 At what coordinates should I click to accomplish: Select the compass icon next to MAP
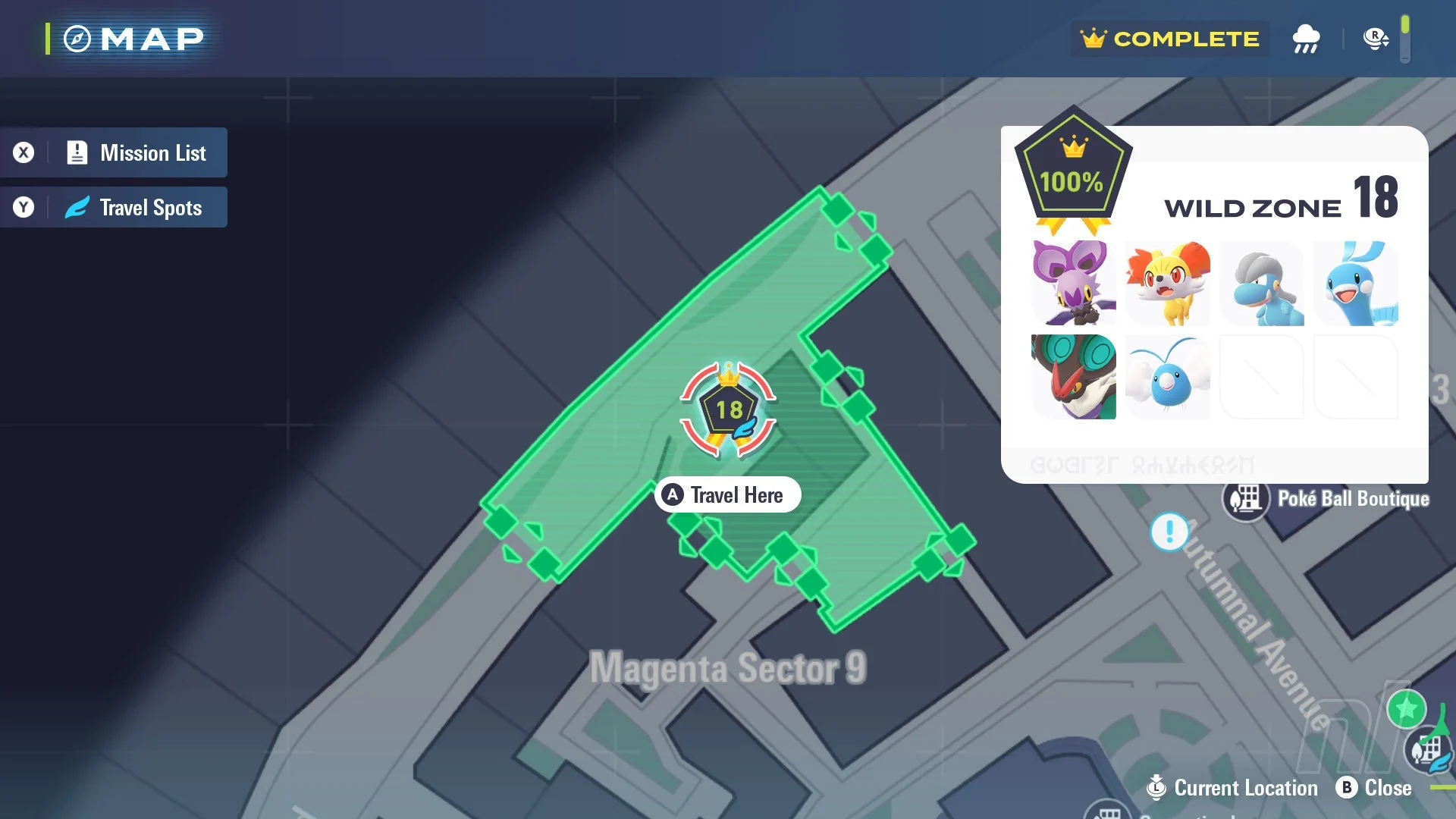tap(75, 38)
